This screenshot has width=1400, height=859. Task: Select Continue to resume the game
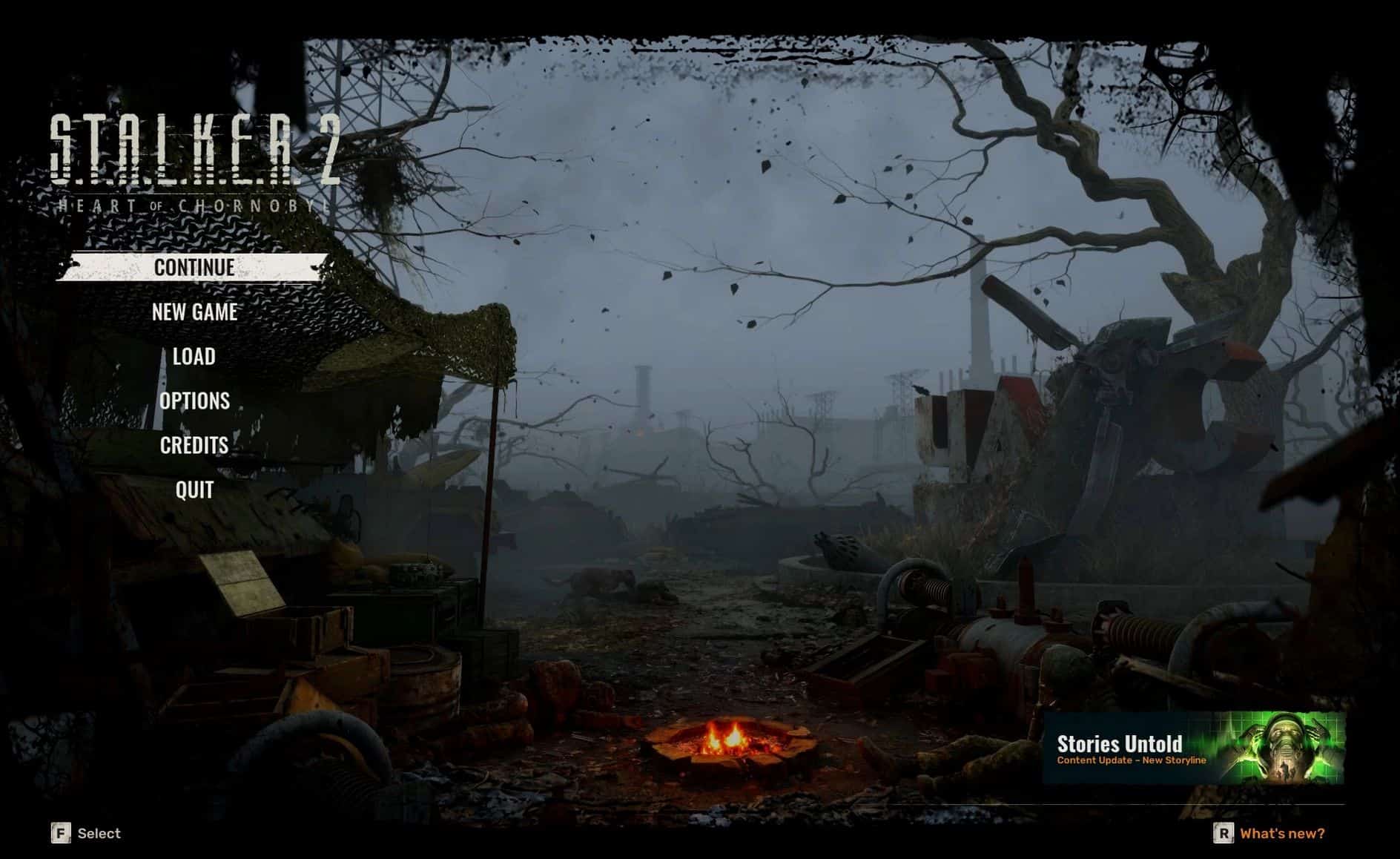194,267
